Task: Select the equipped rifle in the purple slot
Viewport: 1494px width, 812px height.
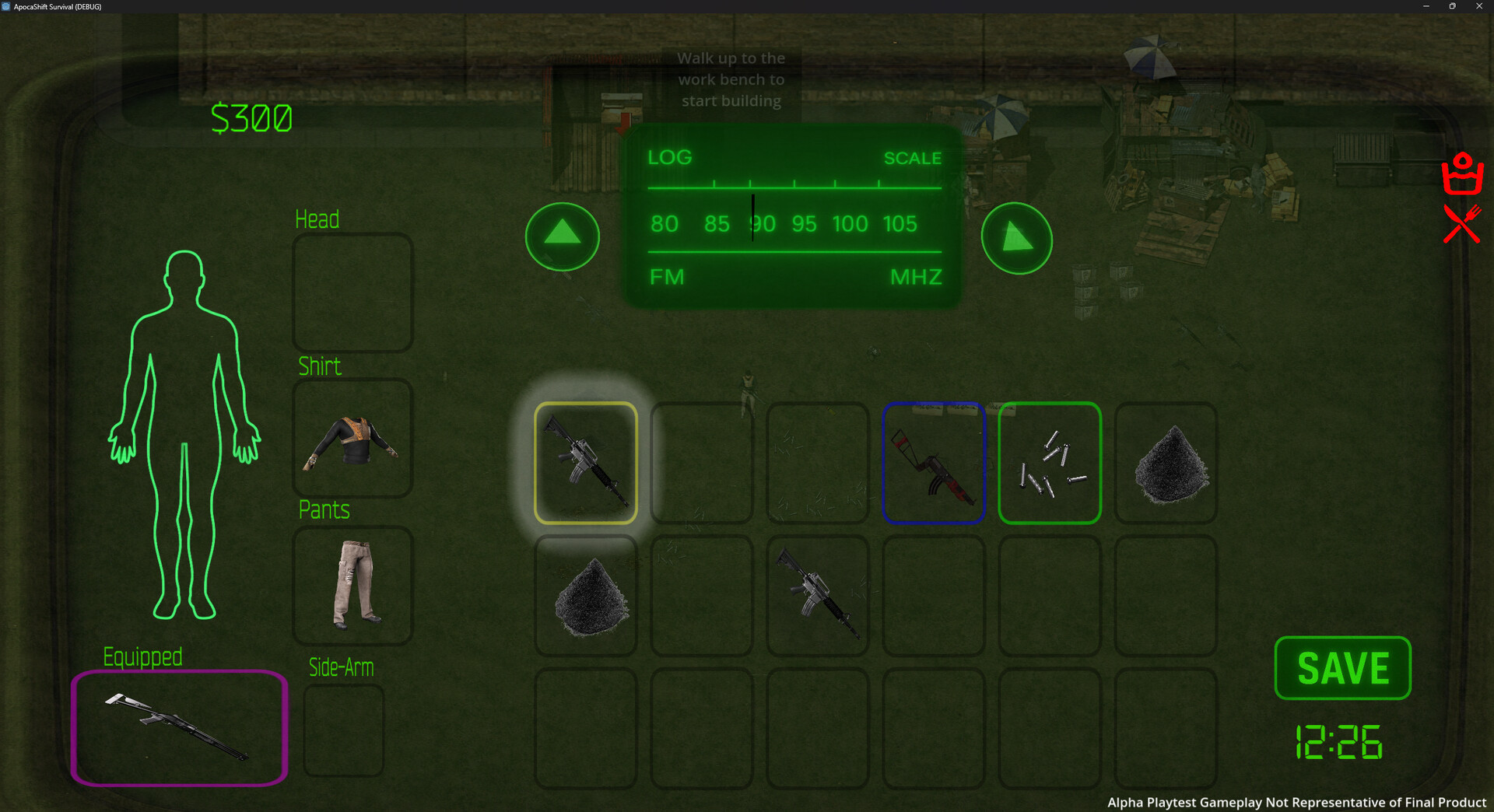Action: click(177, 728)
